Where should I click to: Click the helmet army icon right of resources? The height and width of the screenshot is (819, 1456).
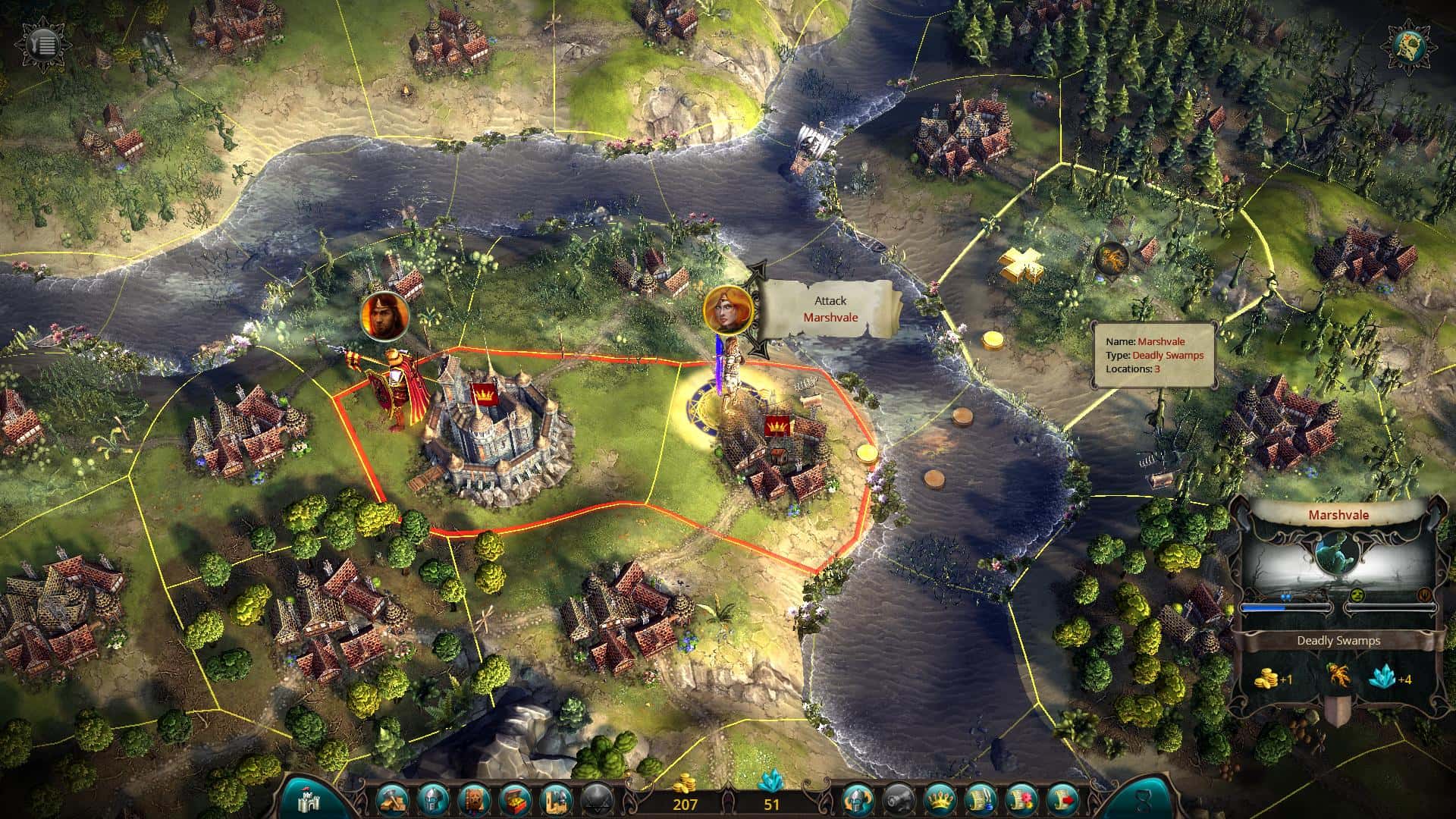tap(857, 800)
